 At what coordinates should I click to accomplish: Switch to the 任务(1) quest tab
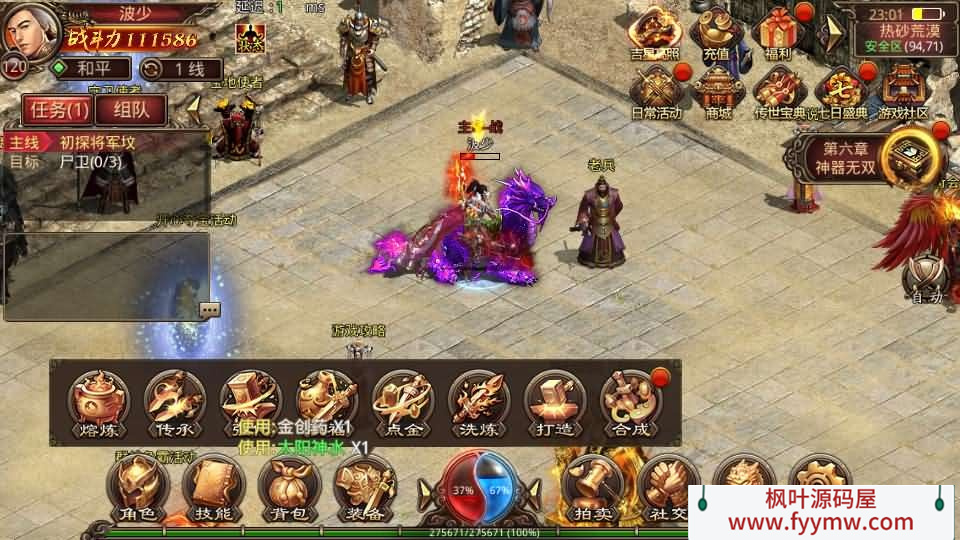pos(56,109)
